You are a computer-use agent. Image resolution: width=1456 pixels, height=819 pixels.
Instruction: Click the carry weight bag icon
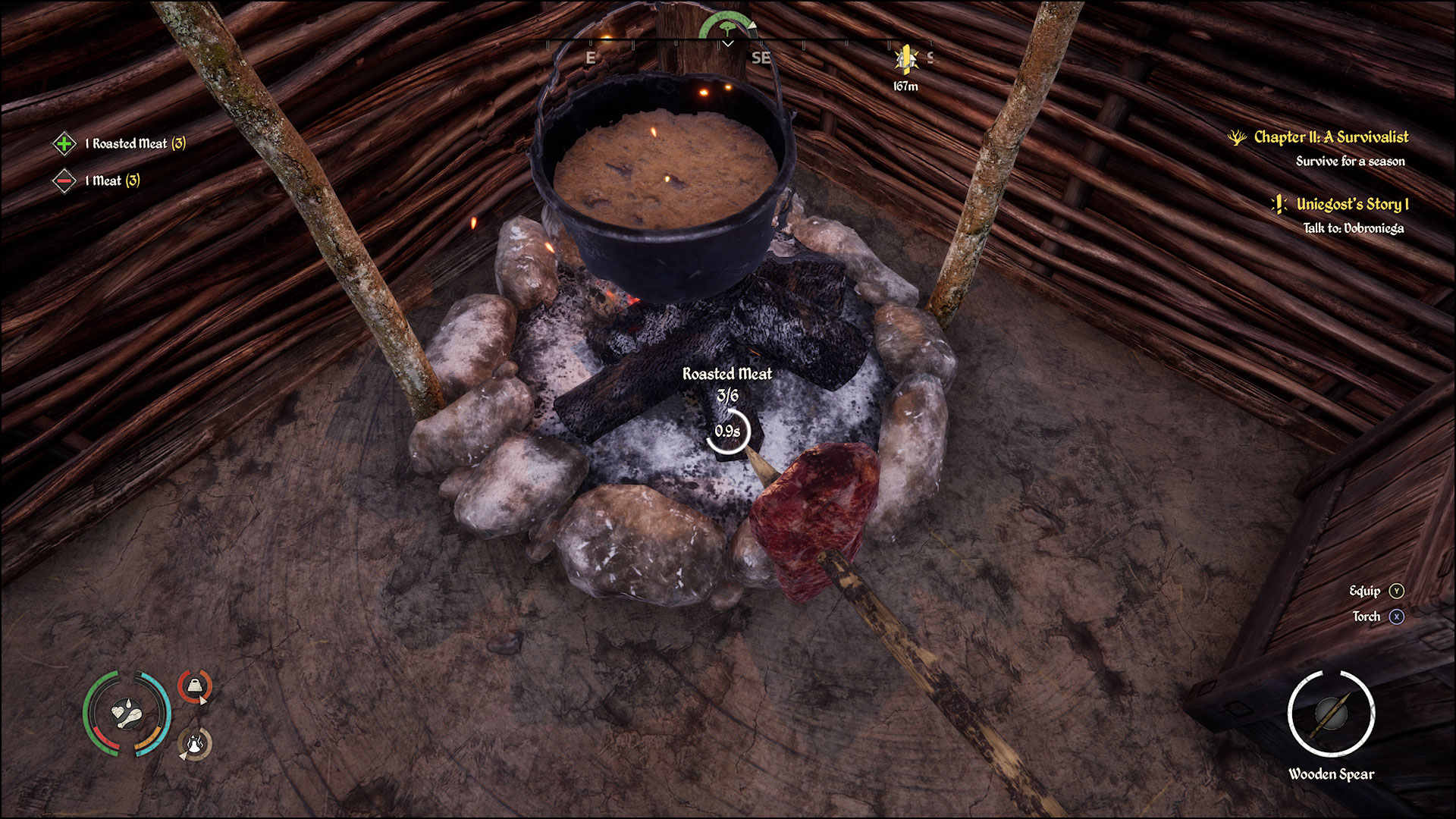[195, 686]
